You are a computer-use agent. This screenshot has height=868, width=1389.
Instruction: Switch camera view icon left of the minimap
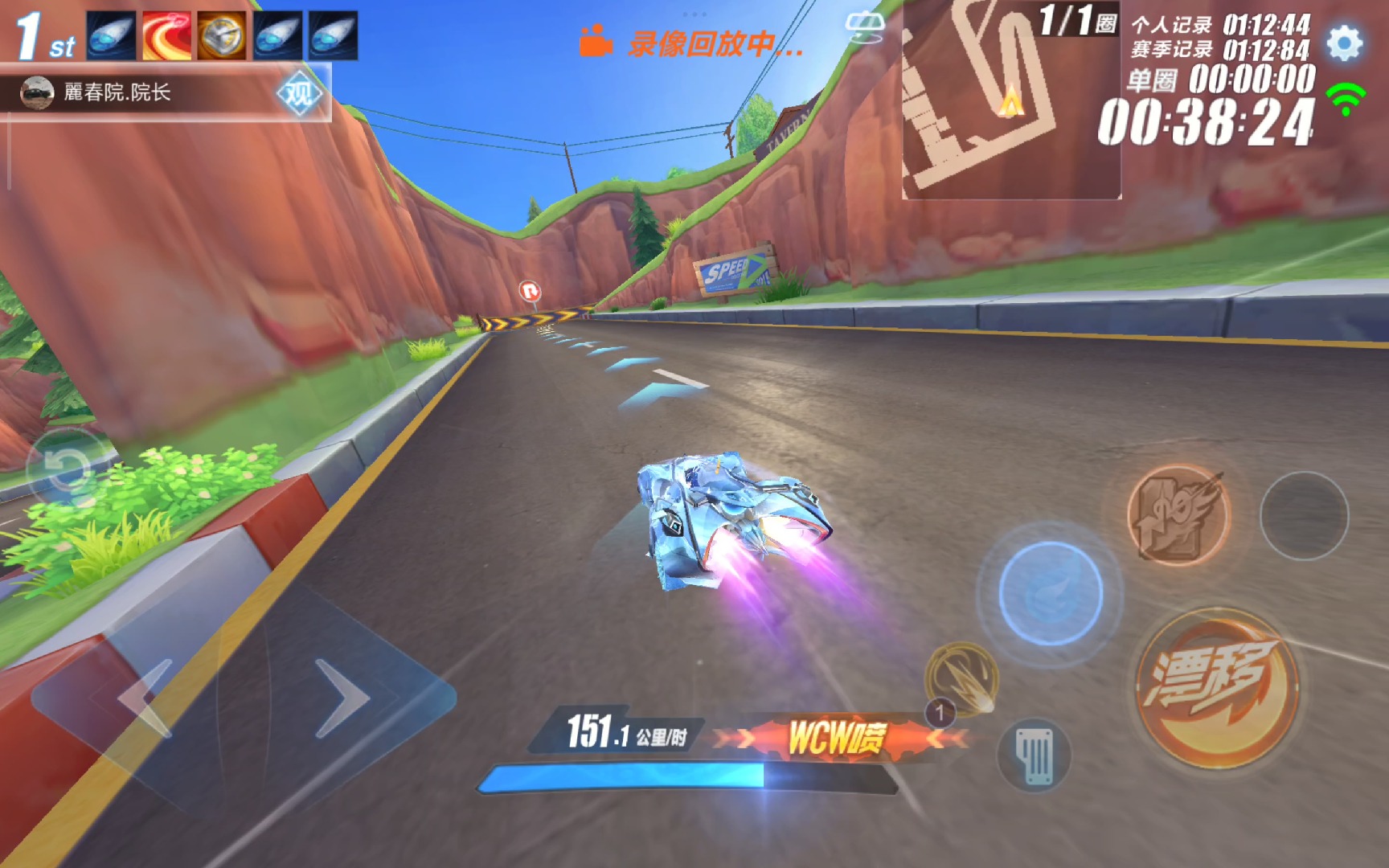865,27
